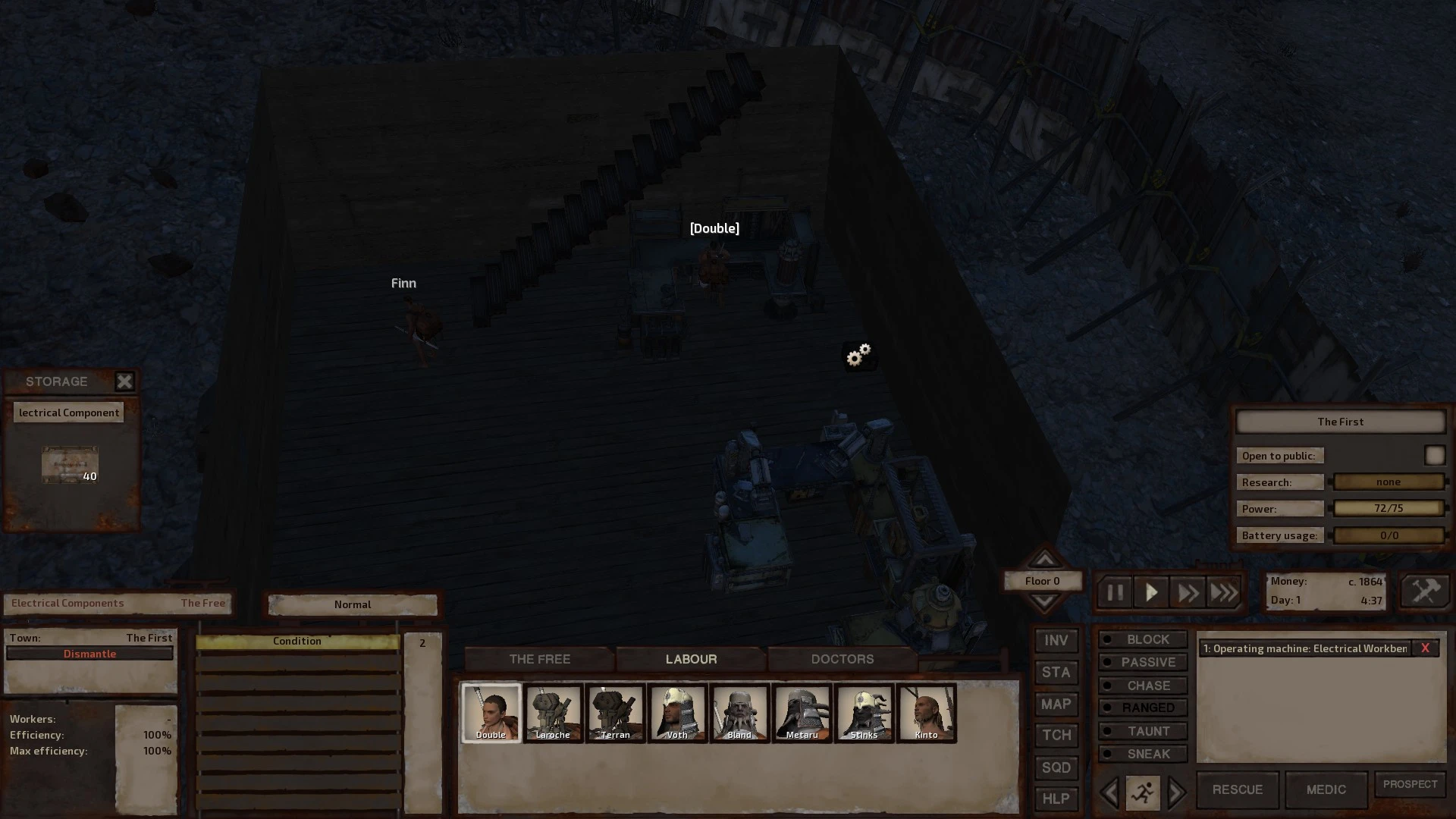Open the Doctors squad tab
This screenshot has width=1456, height=819.
(842, 659)
